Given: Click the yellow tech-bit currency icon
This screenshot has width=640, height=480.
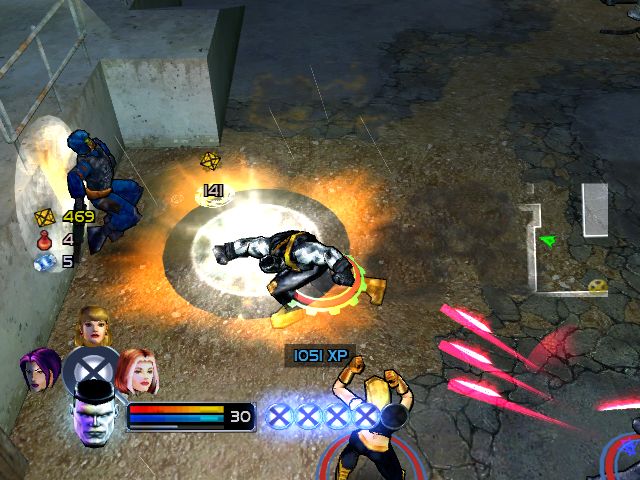Looking at the screenshot, I should (43, 216).
